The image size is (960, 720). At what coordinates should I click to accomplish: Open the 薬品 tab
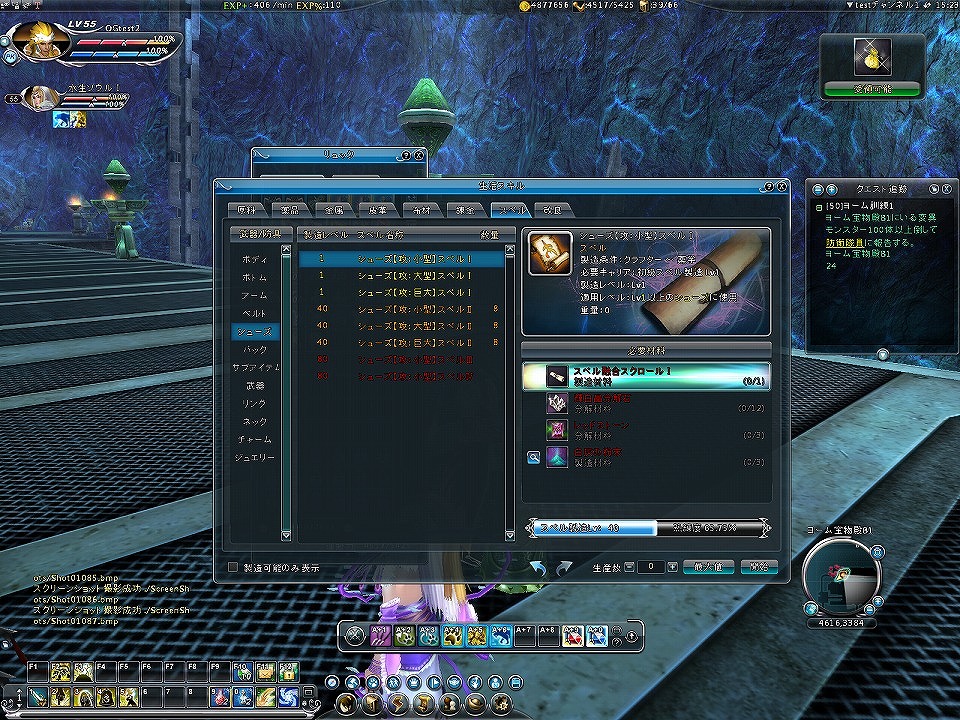point(287,210)
